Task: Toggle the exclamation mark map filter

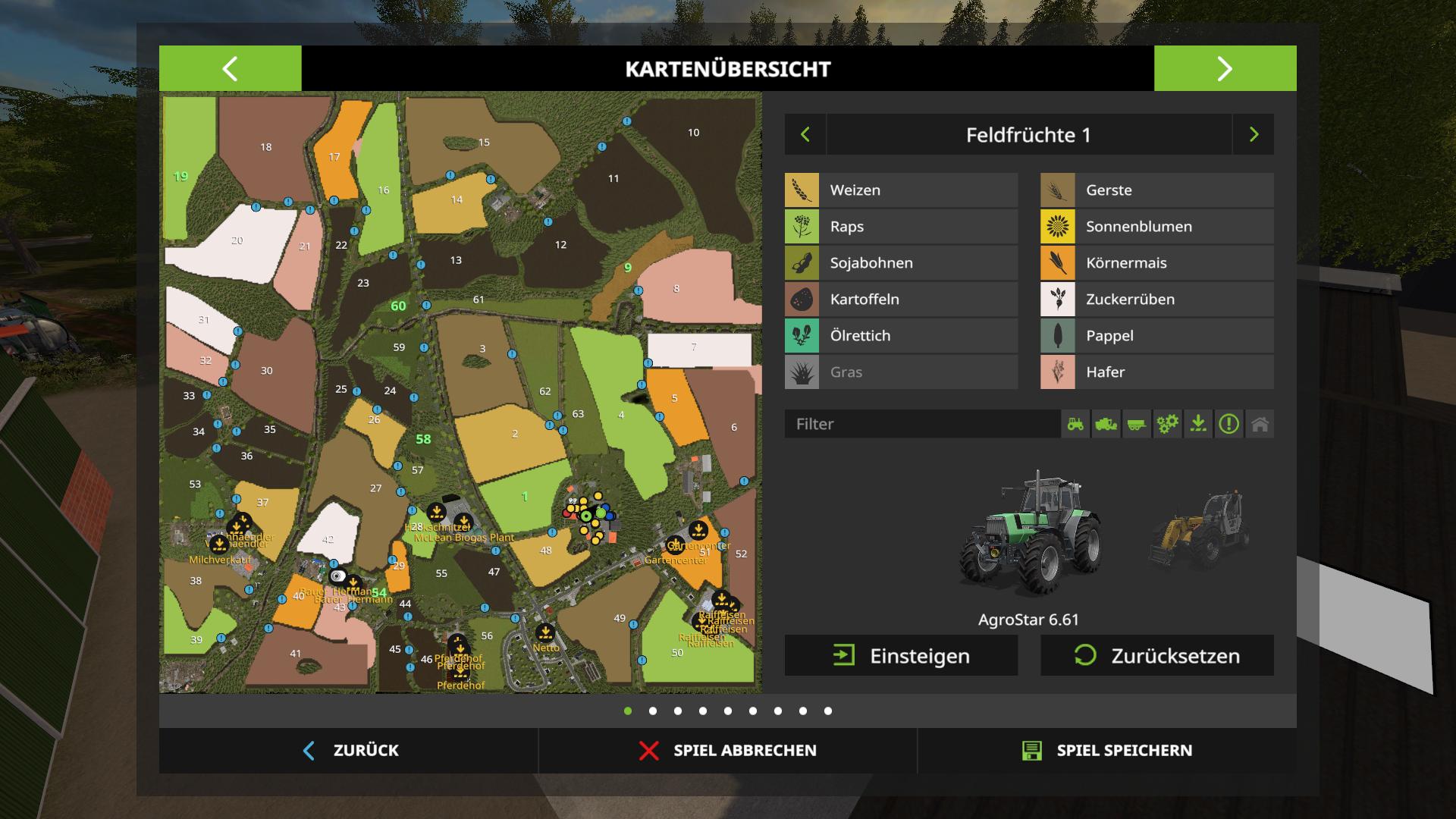Action: coord(1228,424)
